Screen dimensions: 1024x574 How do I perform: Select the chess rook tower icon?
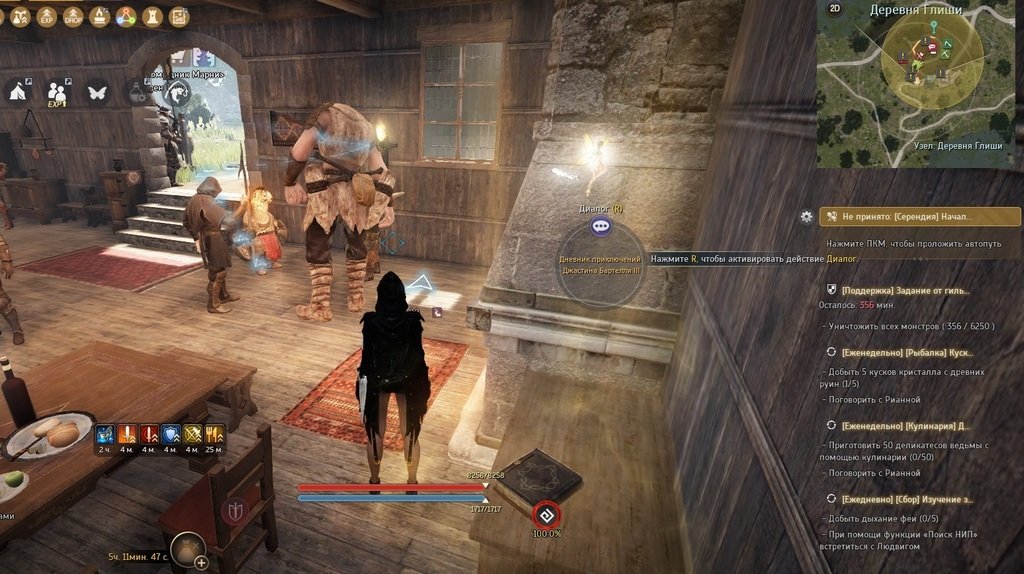(152, 17)
